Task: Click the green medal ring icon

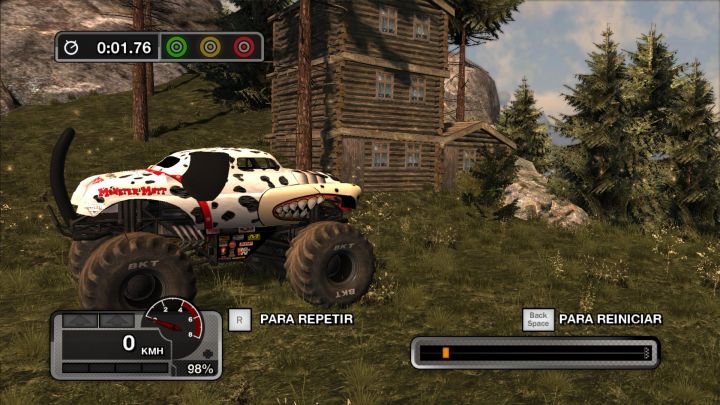Action: point(177,47)
